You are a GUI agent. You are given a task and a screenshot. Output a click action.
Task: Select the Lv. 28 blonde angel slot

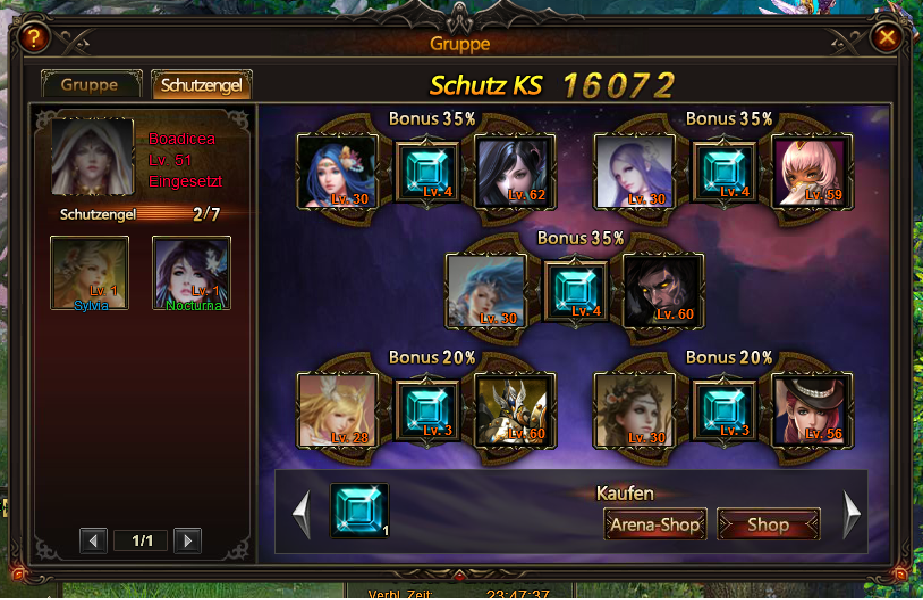pos(337,409)
